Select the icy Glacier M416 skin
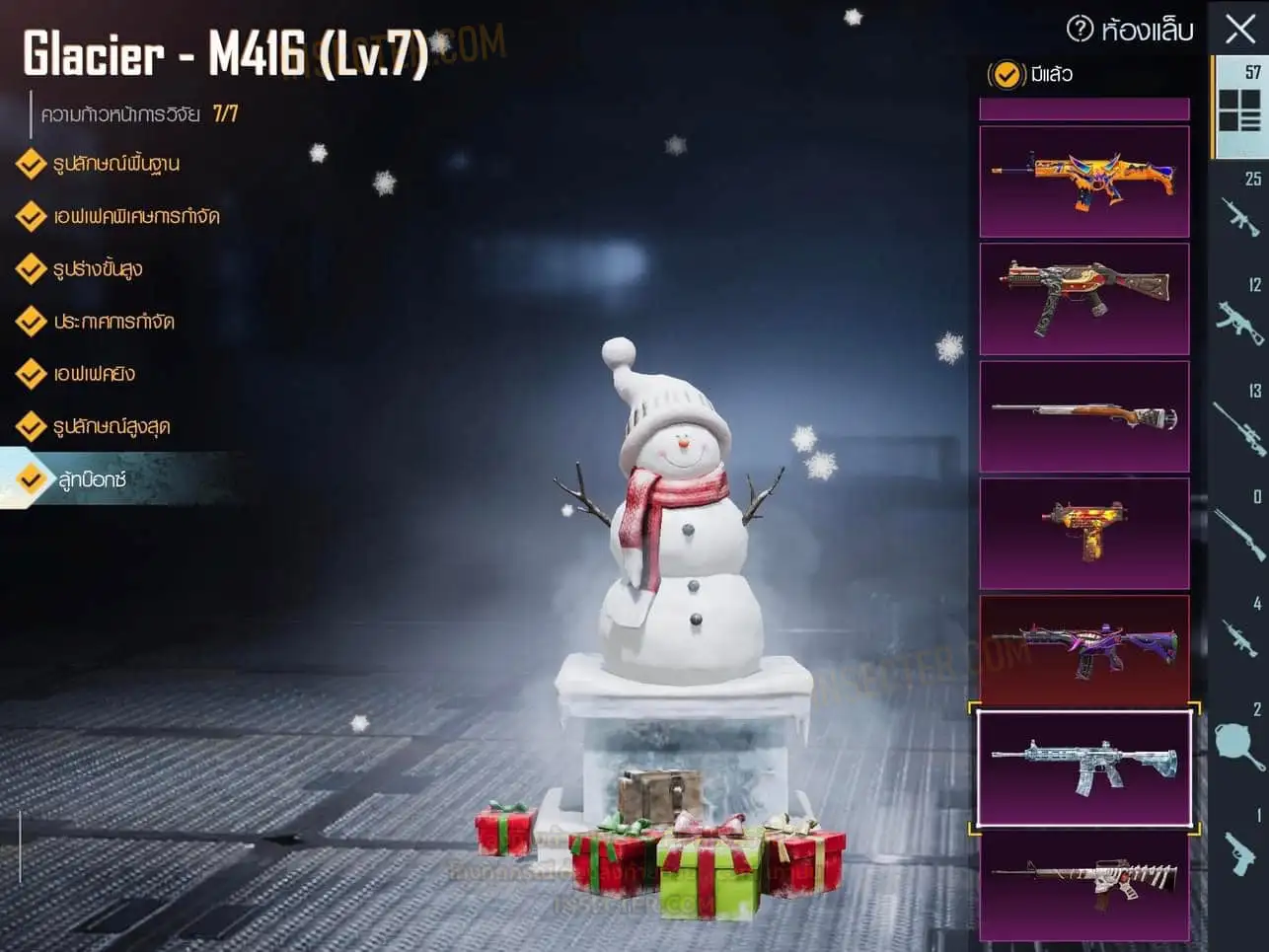1269x952 pixels. click(1084, 768)
